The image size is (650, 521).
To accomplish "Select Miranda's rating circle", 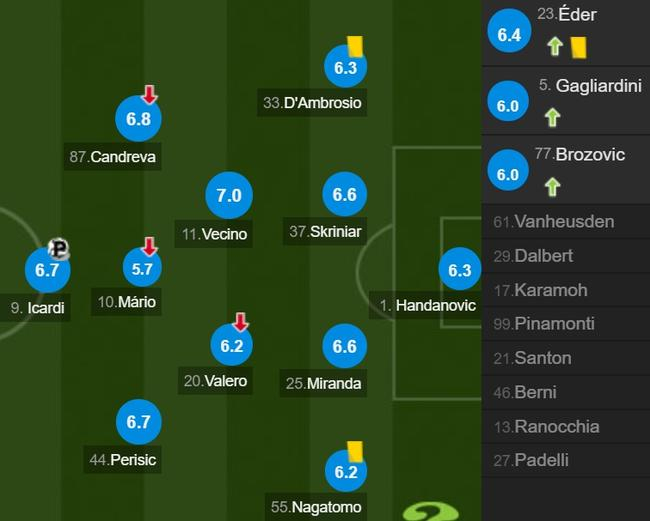I will coord(344,347).
